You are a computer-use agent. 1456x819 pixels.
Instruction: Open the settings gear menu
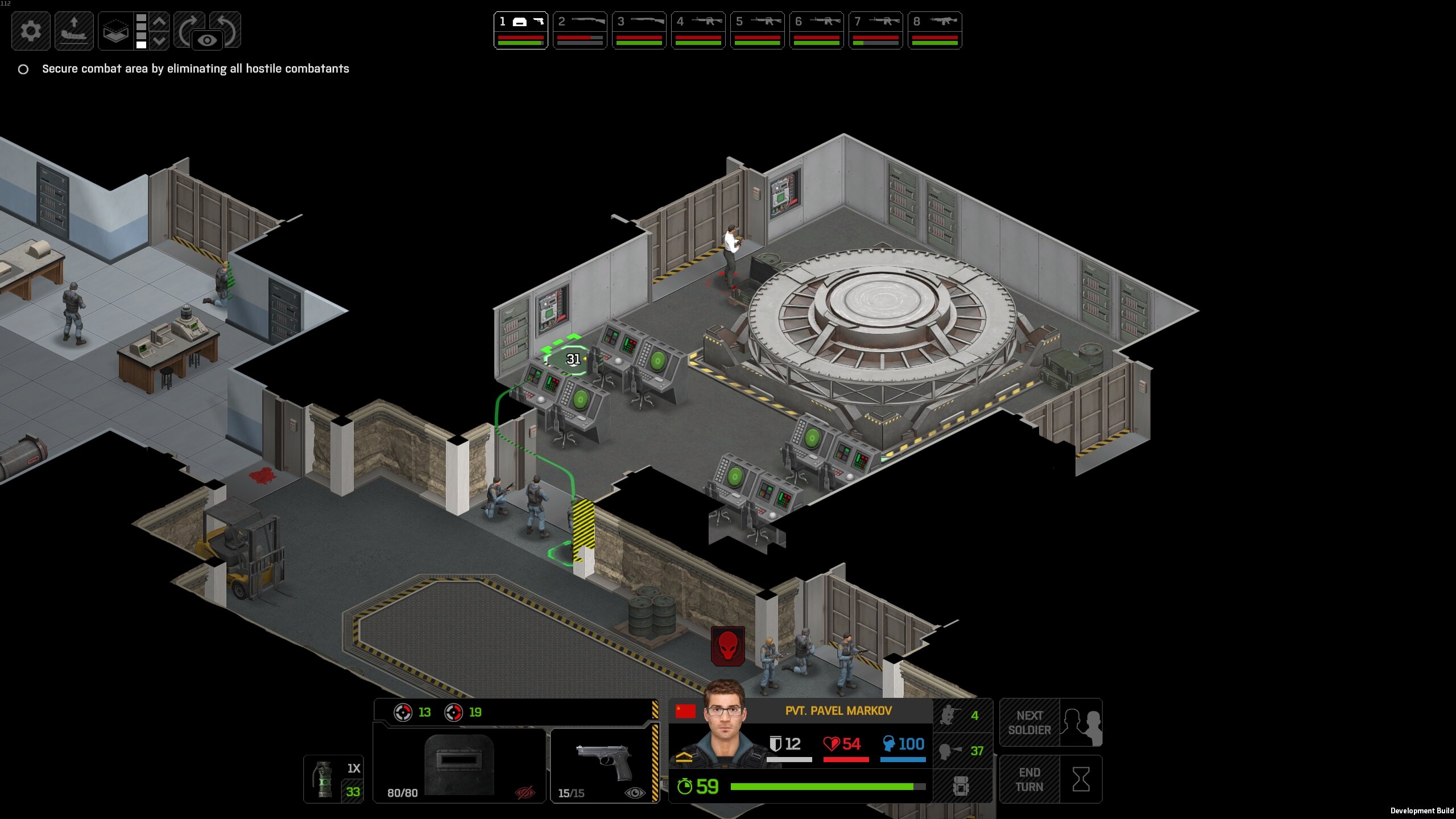tap(31, 31)
